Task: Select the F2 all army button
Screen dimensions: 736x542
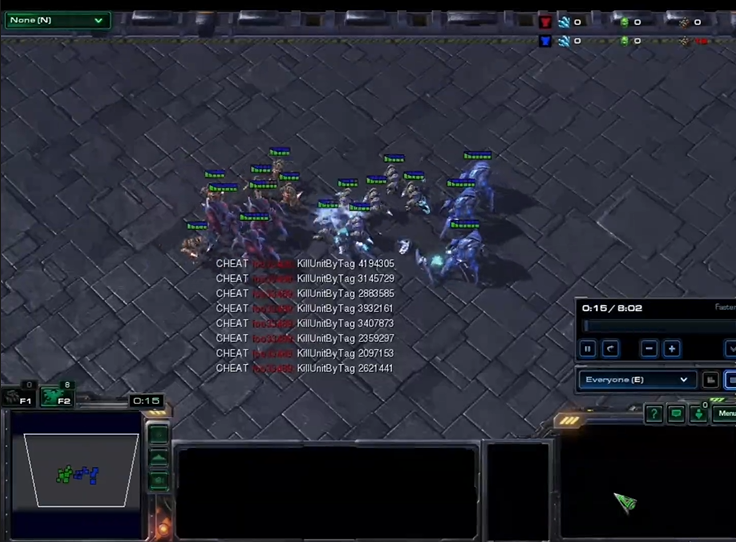Action: (58, 397)
